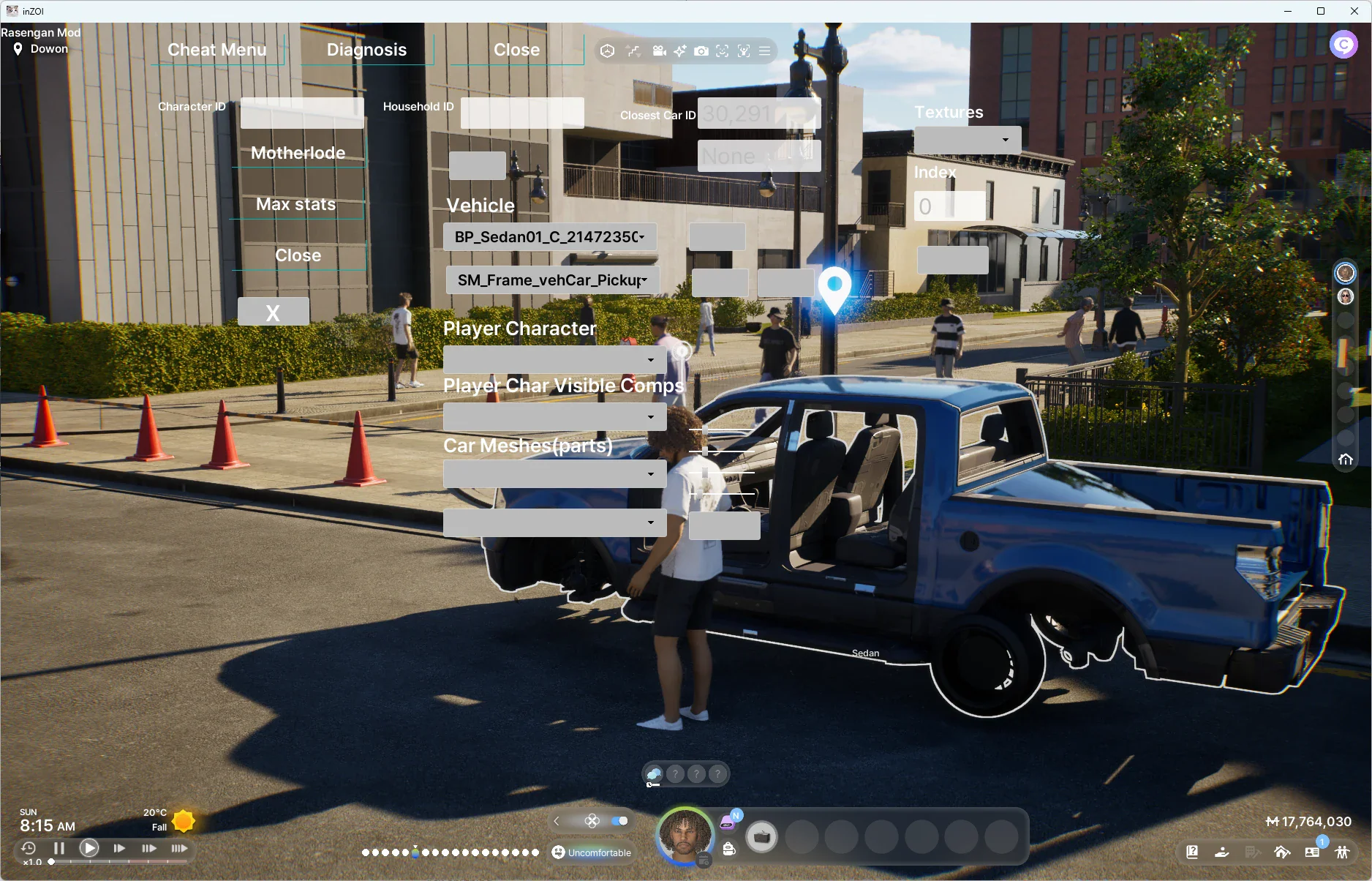
Task: Dismiss the panel with the X button
Action: (x=273, y=312)
